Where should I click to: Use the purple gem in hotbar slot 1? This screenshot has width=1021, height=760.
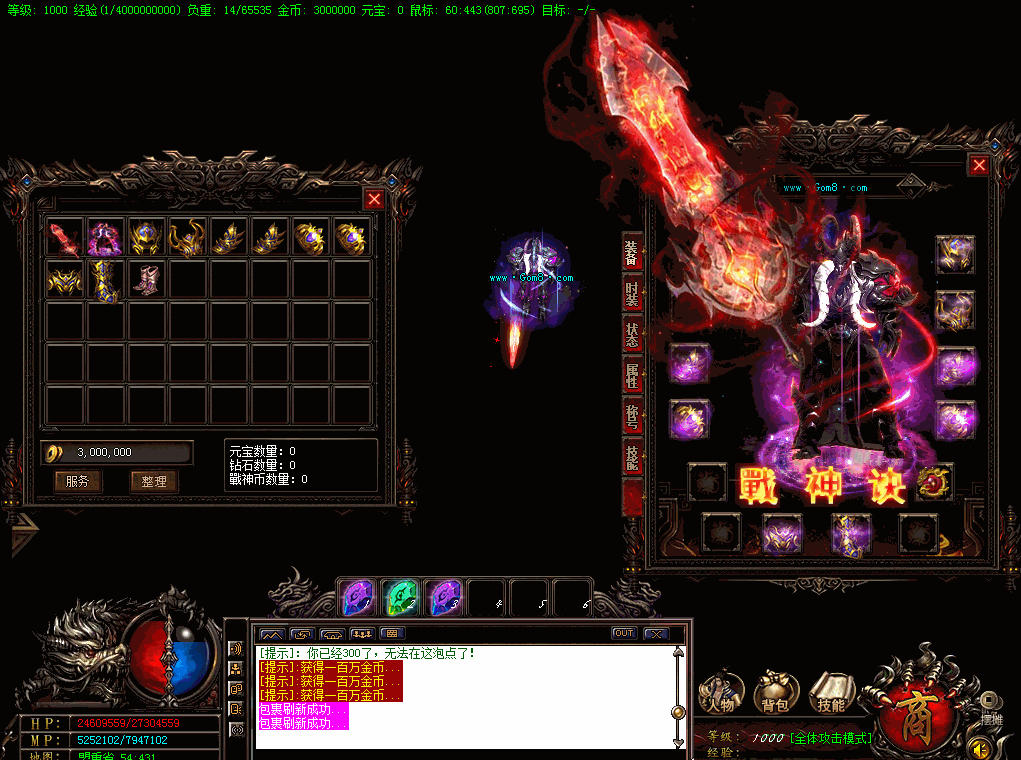pyautogui.click(x=357, y=597)
